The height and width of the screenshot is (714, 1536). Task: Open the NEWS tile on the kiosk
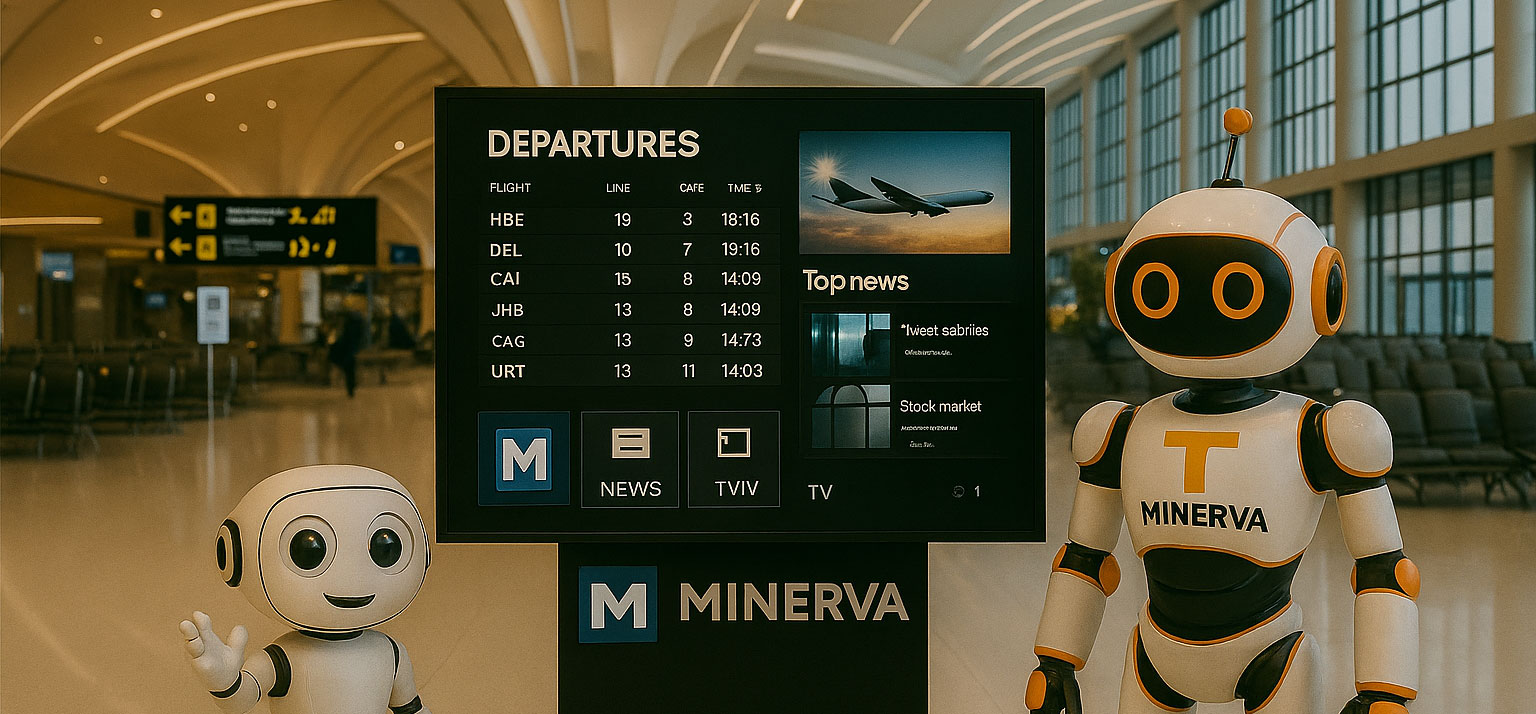[x=630, y=459]
